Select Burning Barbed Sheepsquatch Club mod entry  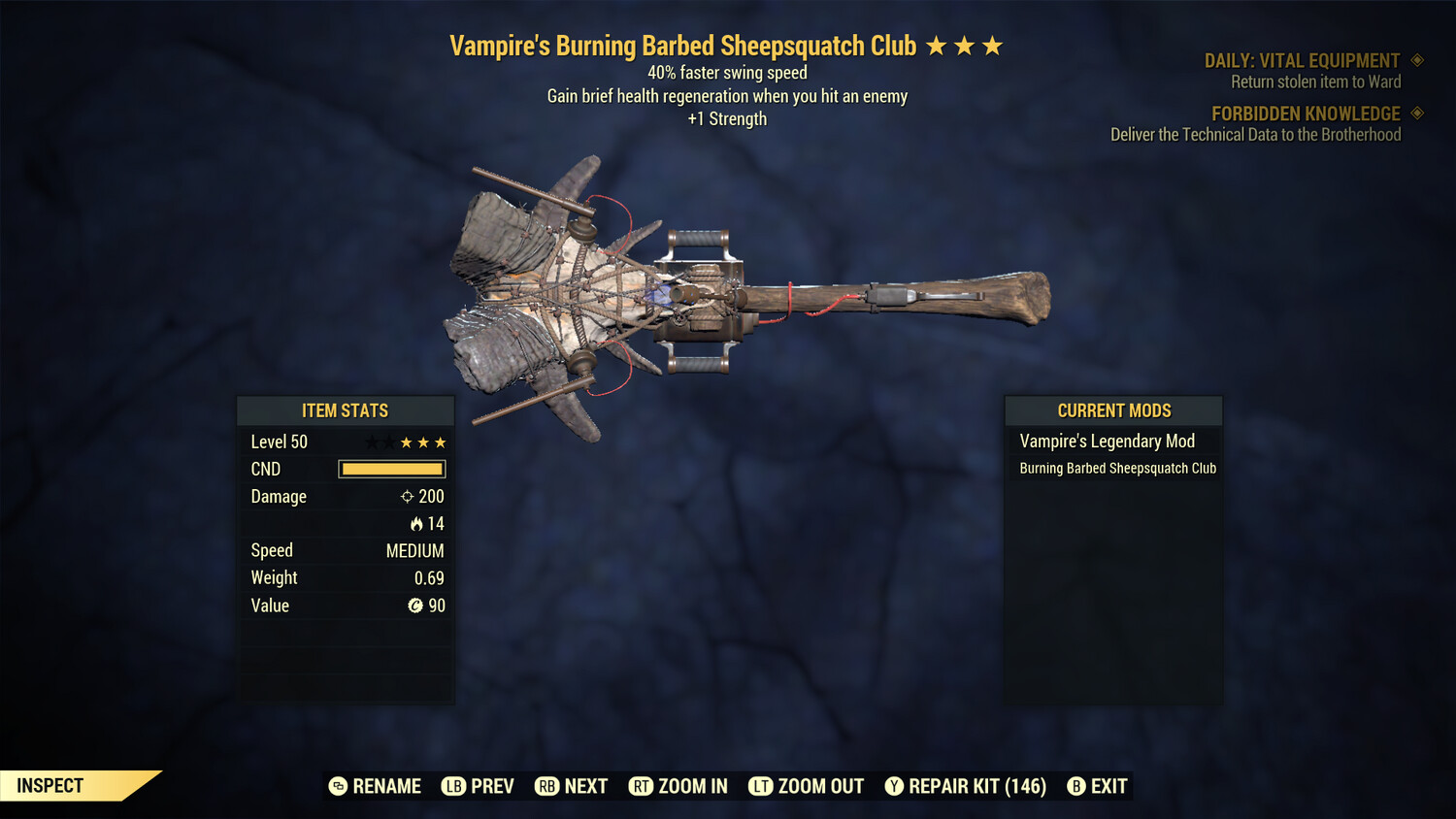pos(1117,469)
